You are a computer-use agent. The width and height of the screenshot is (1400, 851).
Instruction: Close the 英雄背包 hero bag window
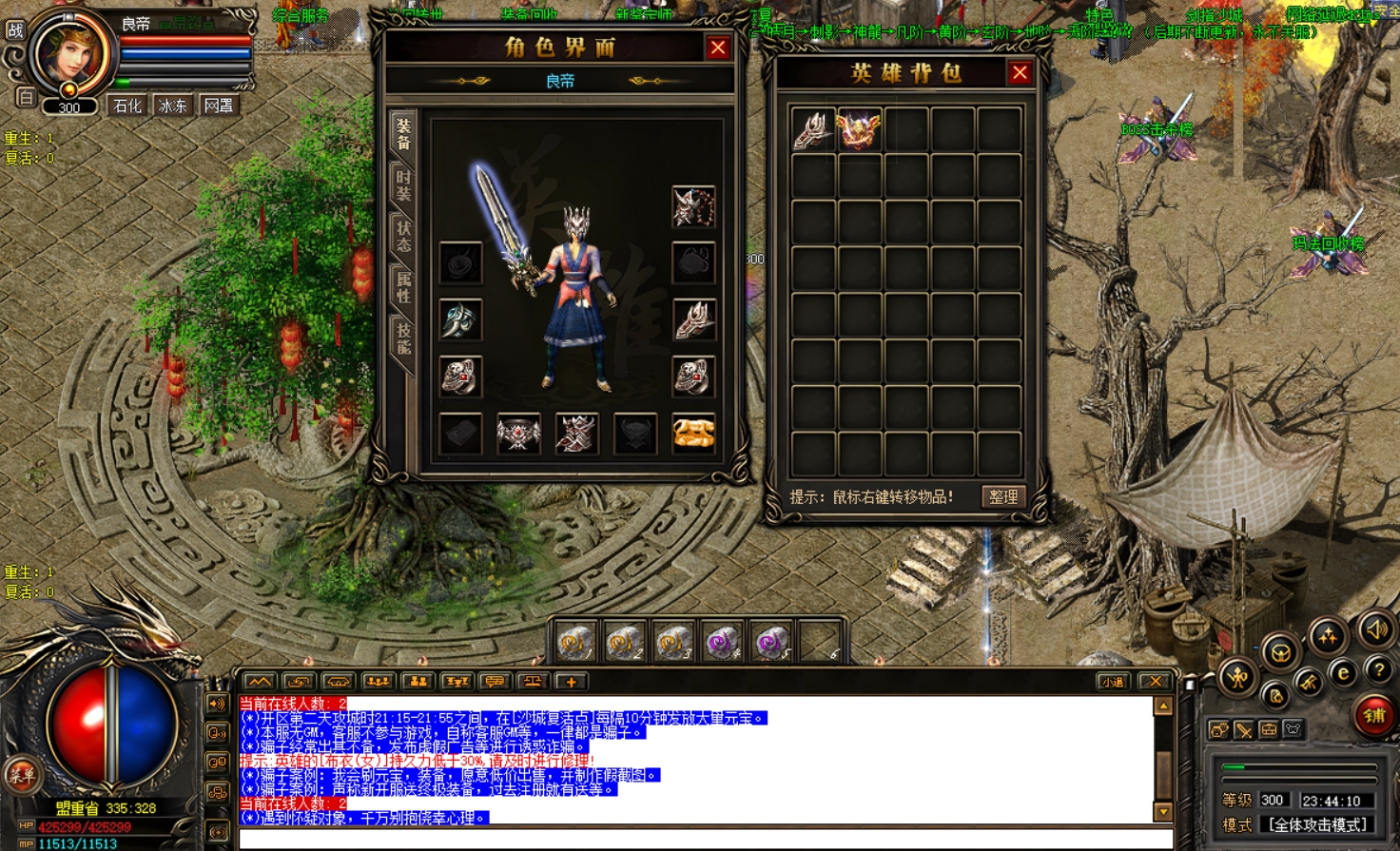click(x=1020, y=73)
